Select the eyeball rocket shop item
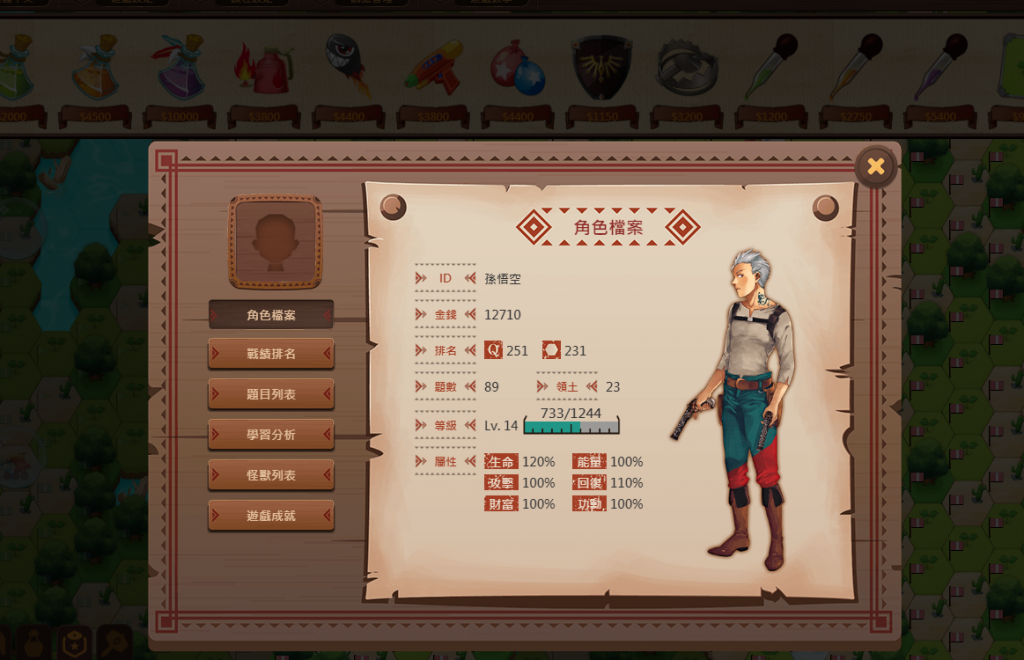 [348, 62]
